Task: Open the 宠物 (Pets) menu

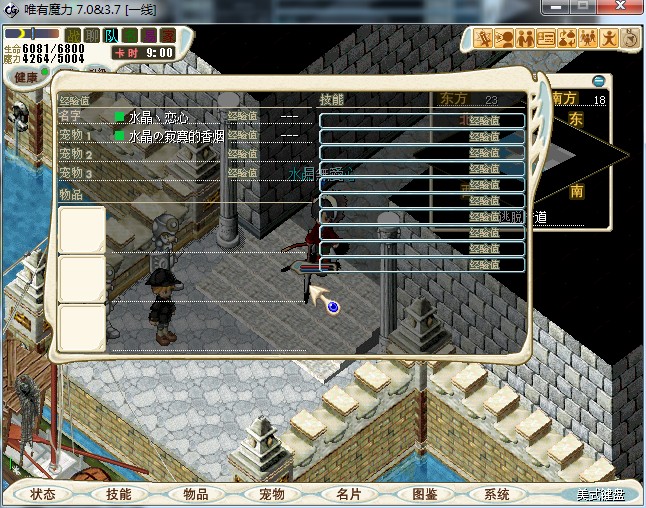Action: tap(272, 494)
